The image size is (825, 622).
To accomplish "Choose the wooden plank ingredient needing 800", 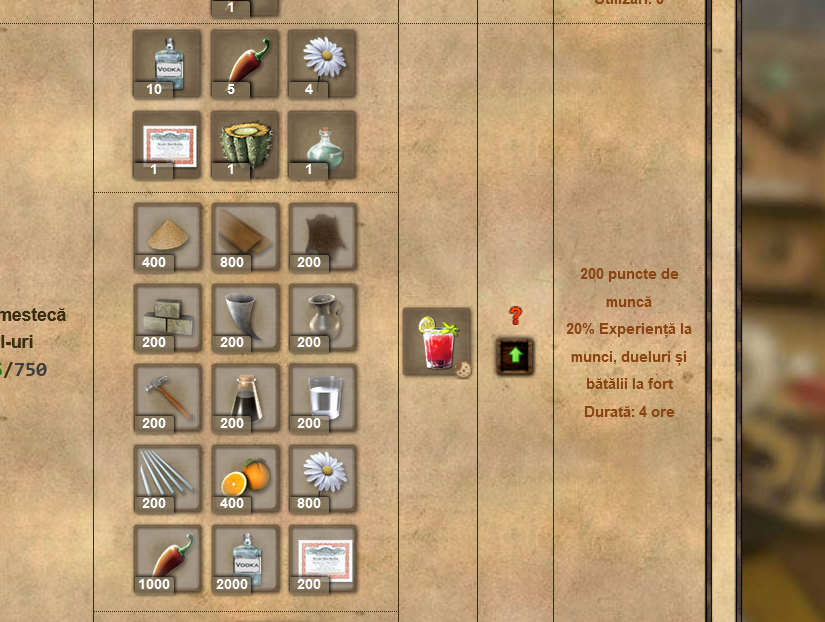I will pos(245,237).
